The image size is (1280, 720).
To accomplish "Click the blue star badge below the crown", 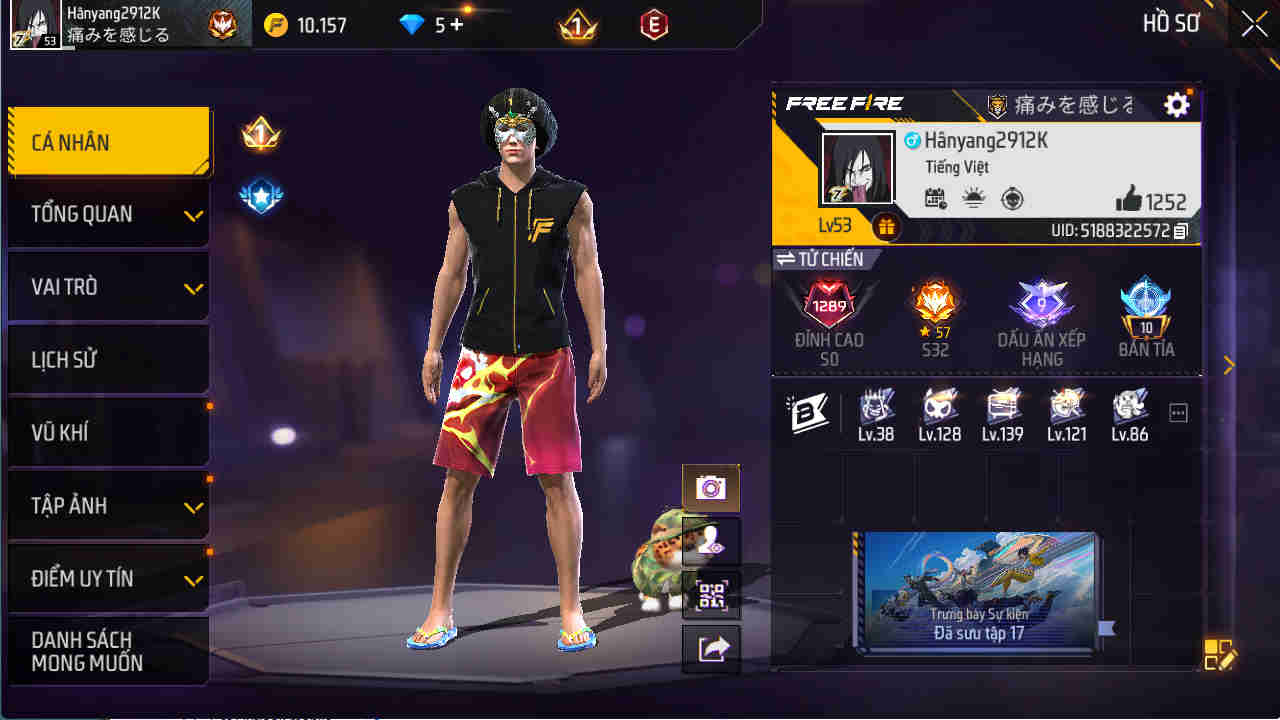I will [260, 195].
